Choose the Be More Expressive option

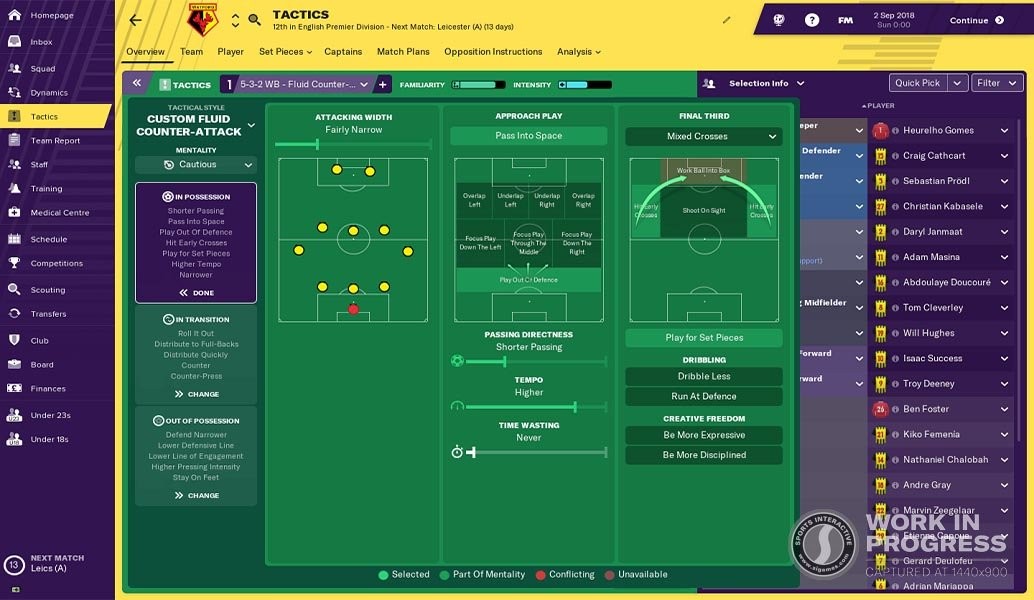pos(703,435)
